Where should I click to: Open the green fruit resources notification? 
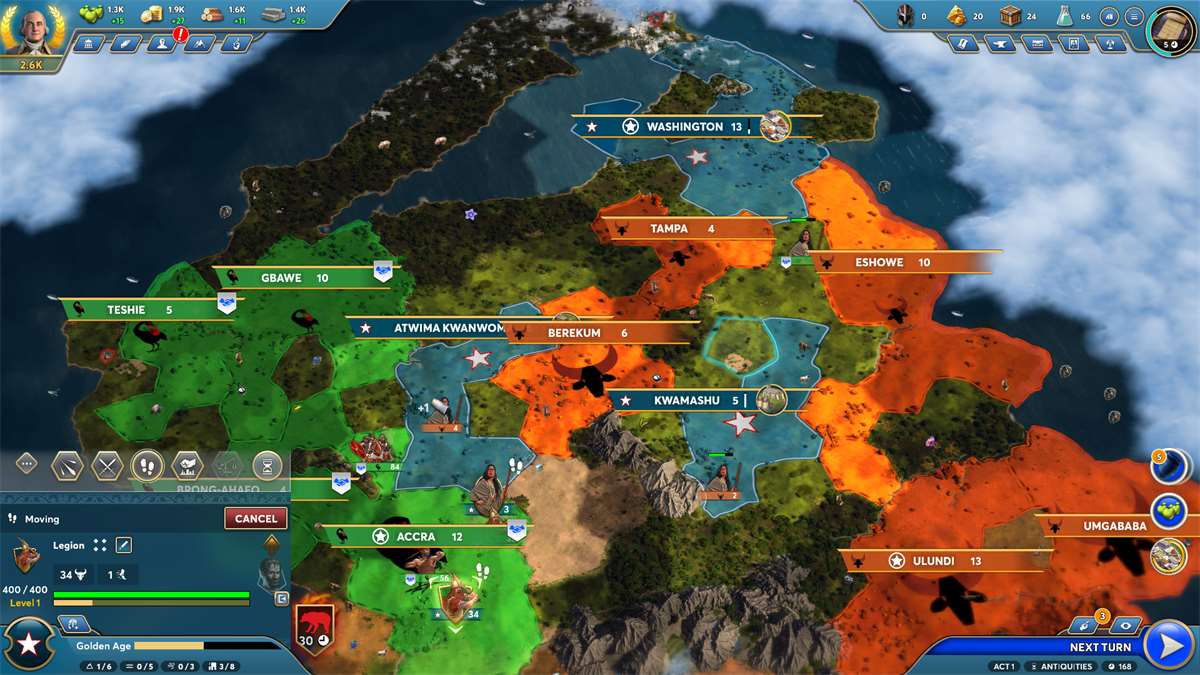pyautogui.click(x=1168, y=509)
